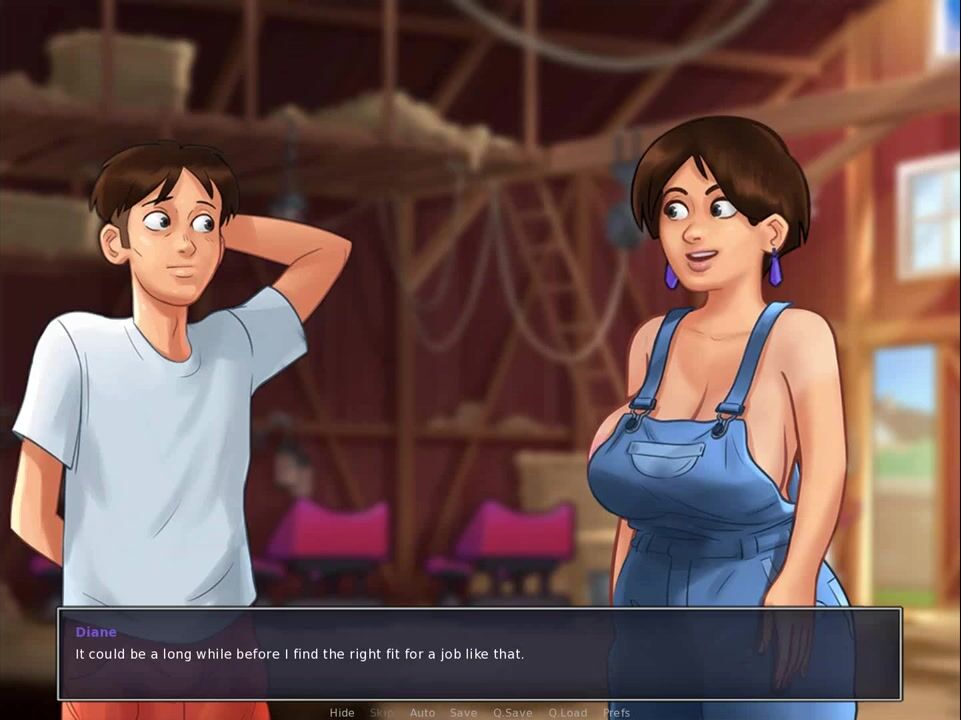This screenshot has height=720, width=961.
Task: Quick load with Q.Load
Action: (567, 713)
